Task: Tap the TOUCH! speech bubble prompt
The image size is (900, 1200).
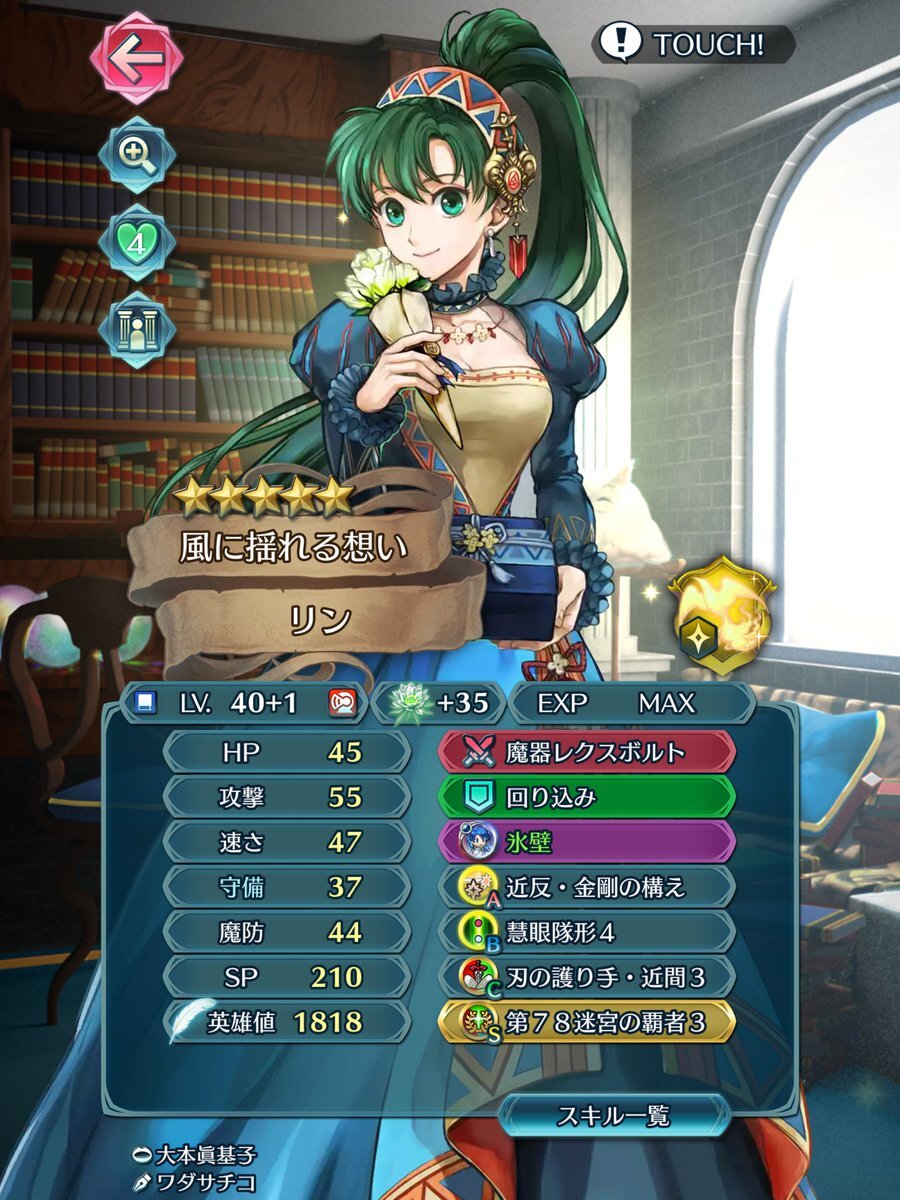Action: 693,44
